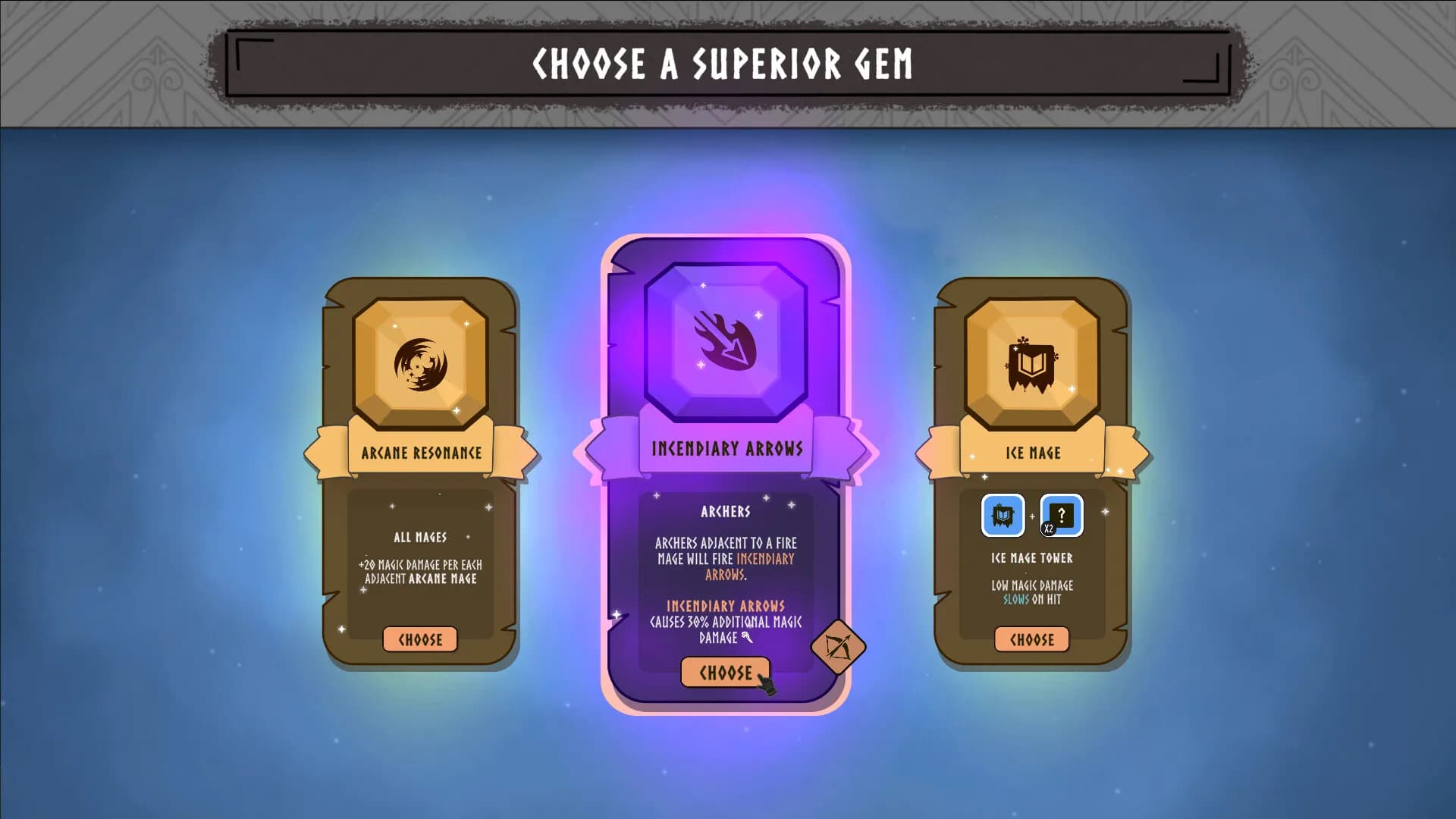Click the Incendiary Arrows highlighted description text
The width and height of the screenshot is (1456, 819).
724,607
